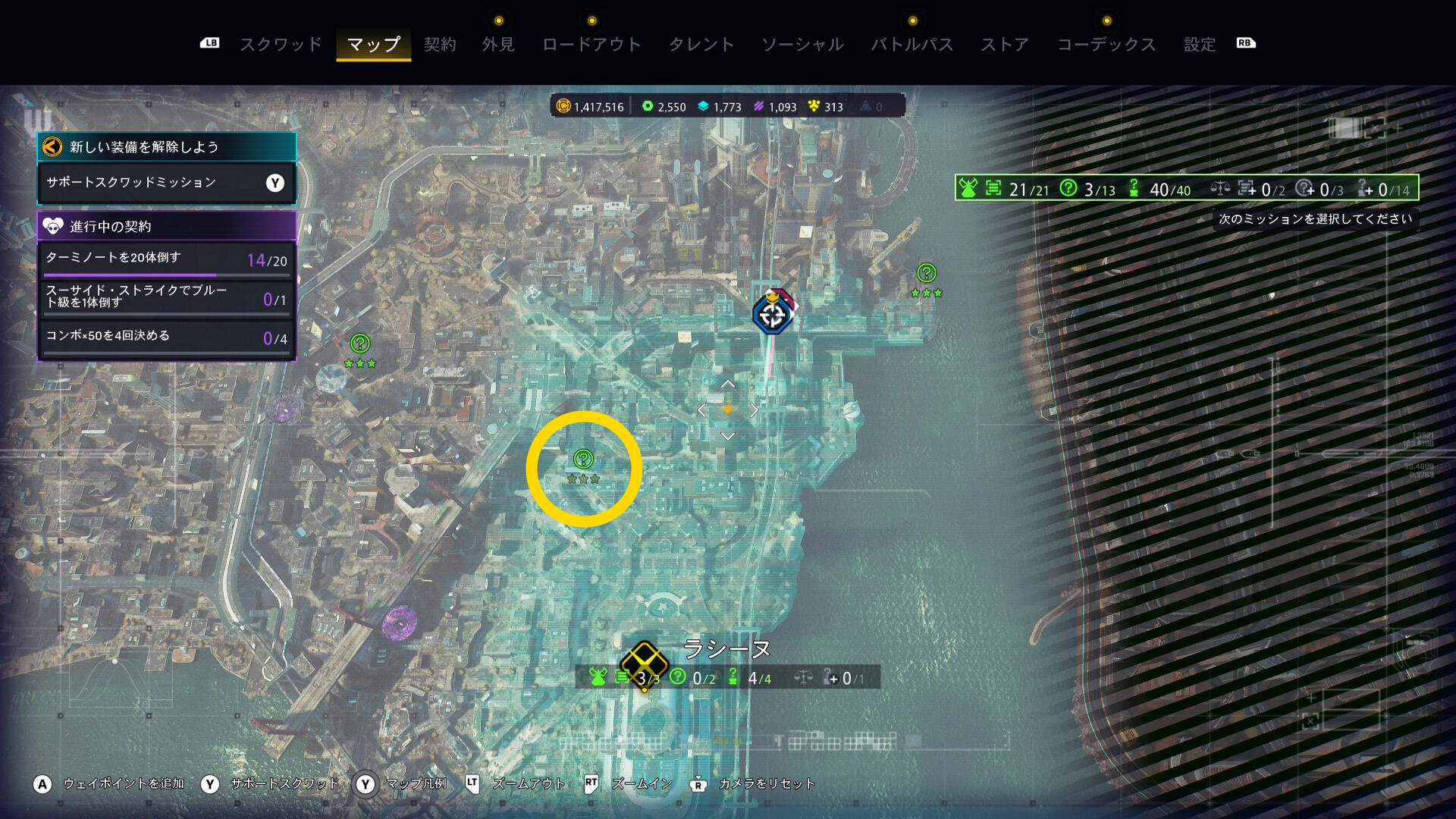Select the ターミノートを20体倒す contract
Image resolution: width=1456 pixels, height=819 pixels.
coord(165,259)
